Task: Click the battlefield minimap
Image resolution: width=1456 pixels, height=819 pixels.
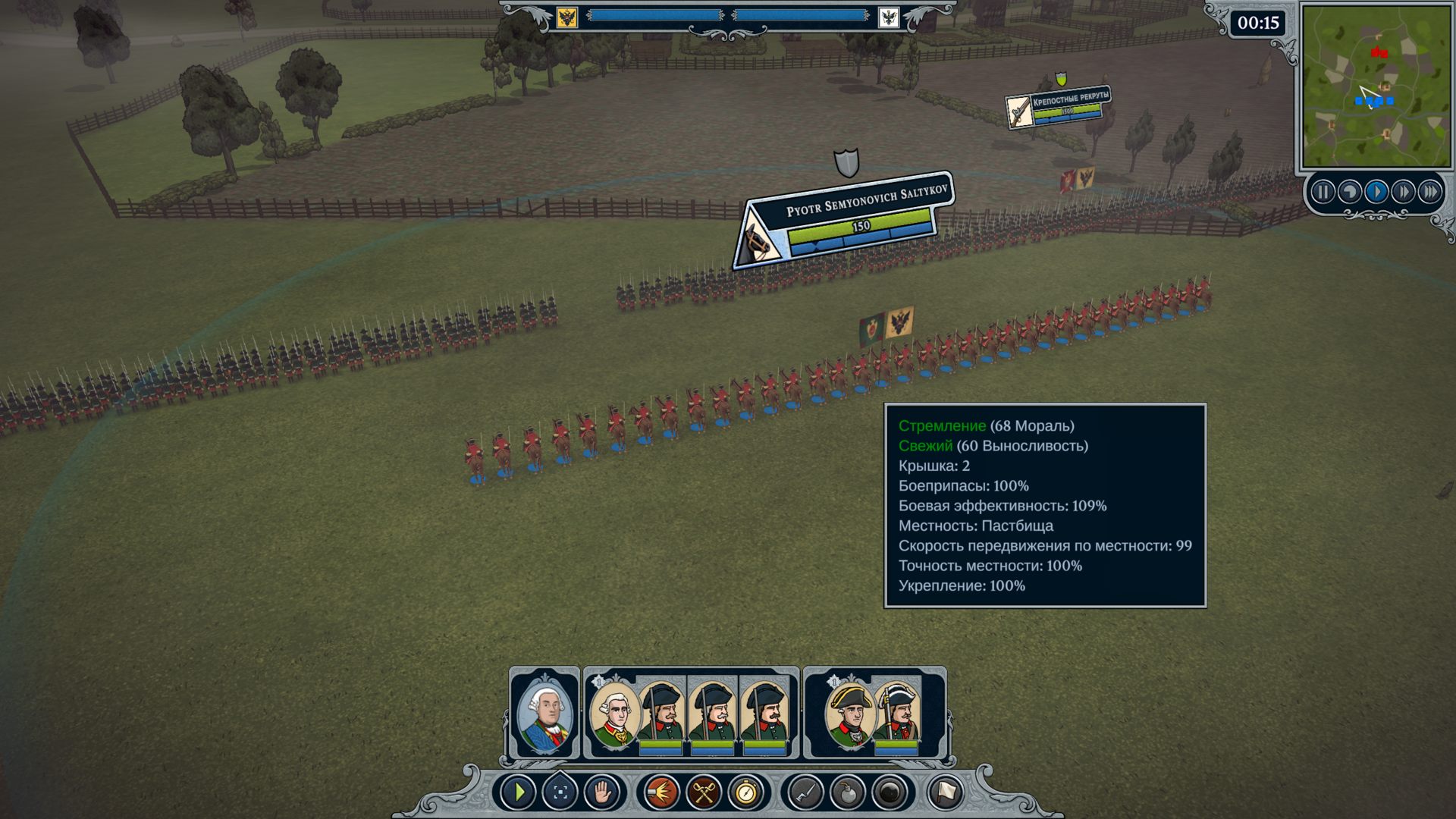Action: 1376,86
